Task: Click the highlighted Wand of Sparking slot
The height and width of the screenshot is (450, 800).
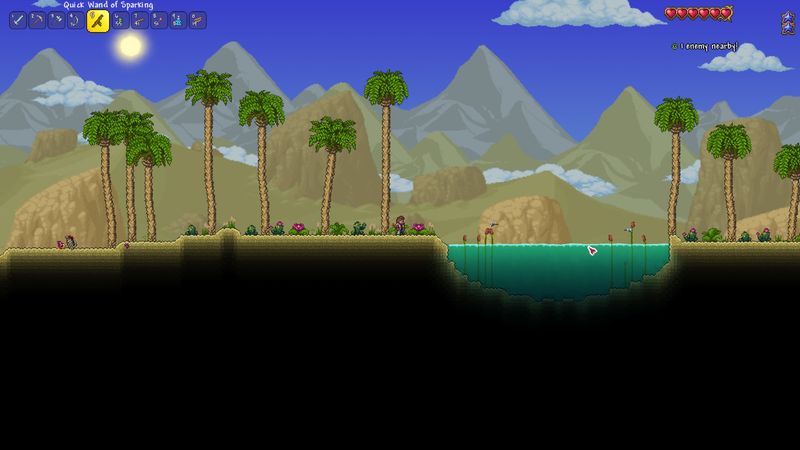Action: tap(97, 21)
